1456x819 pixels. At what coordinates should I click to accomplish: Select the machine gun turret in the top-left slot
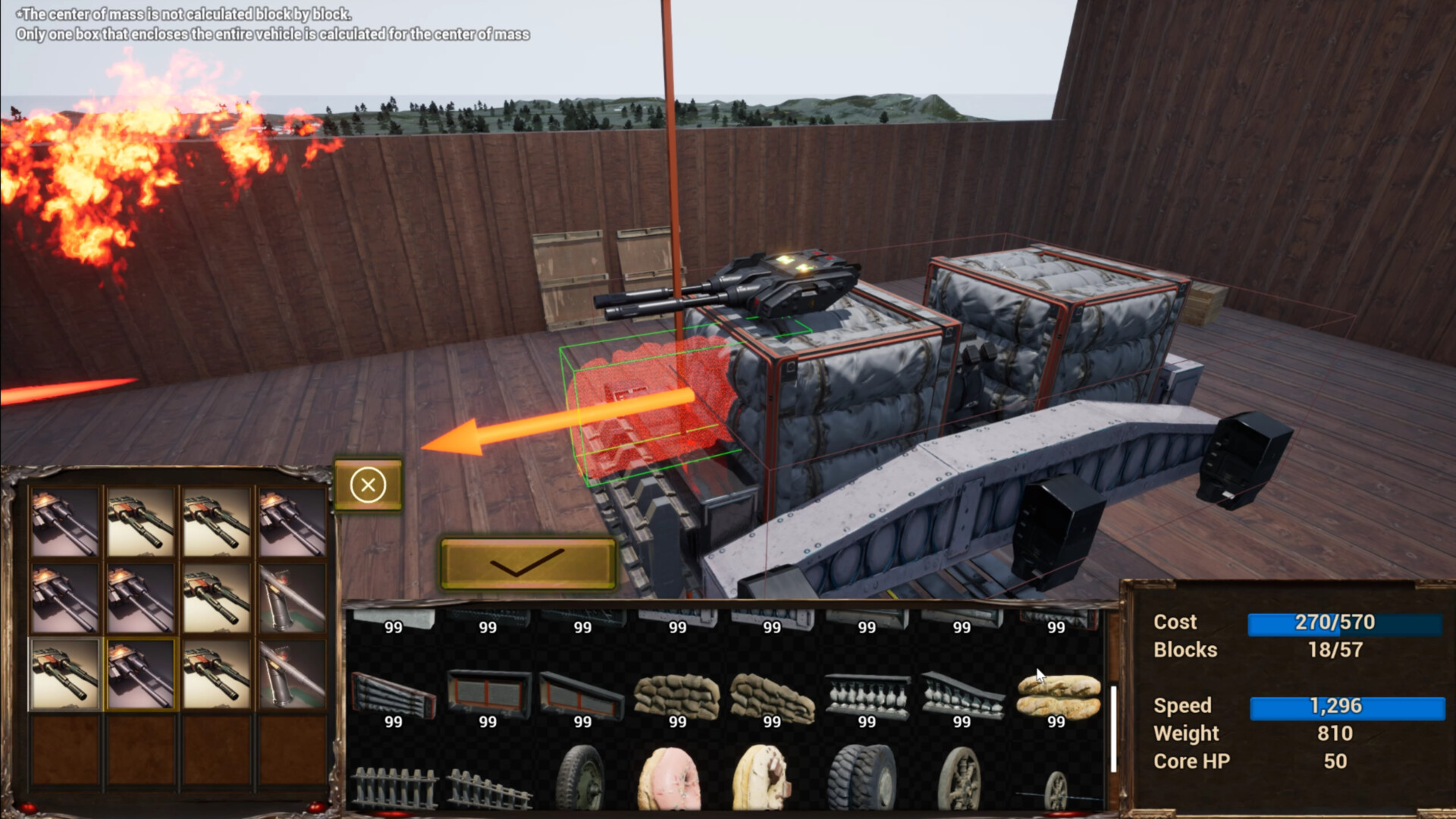64,519
